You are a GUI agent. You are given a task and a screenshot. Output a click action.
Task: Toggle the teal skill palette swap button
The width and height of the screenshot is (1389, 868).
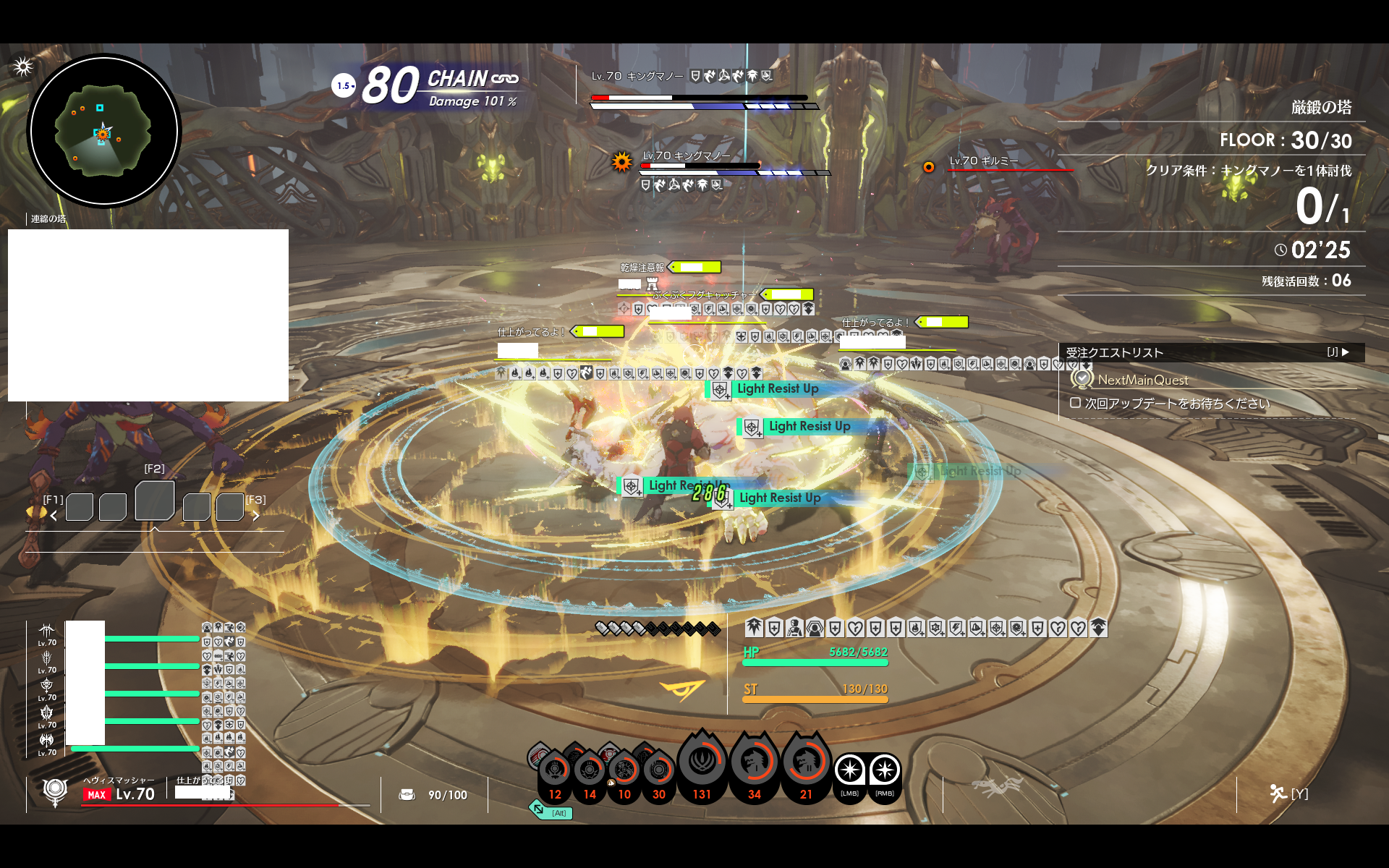(x=539, y=809)
